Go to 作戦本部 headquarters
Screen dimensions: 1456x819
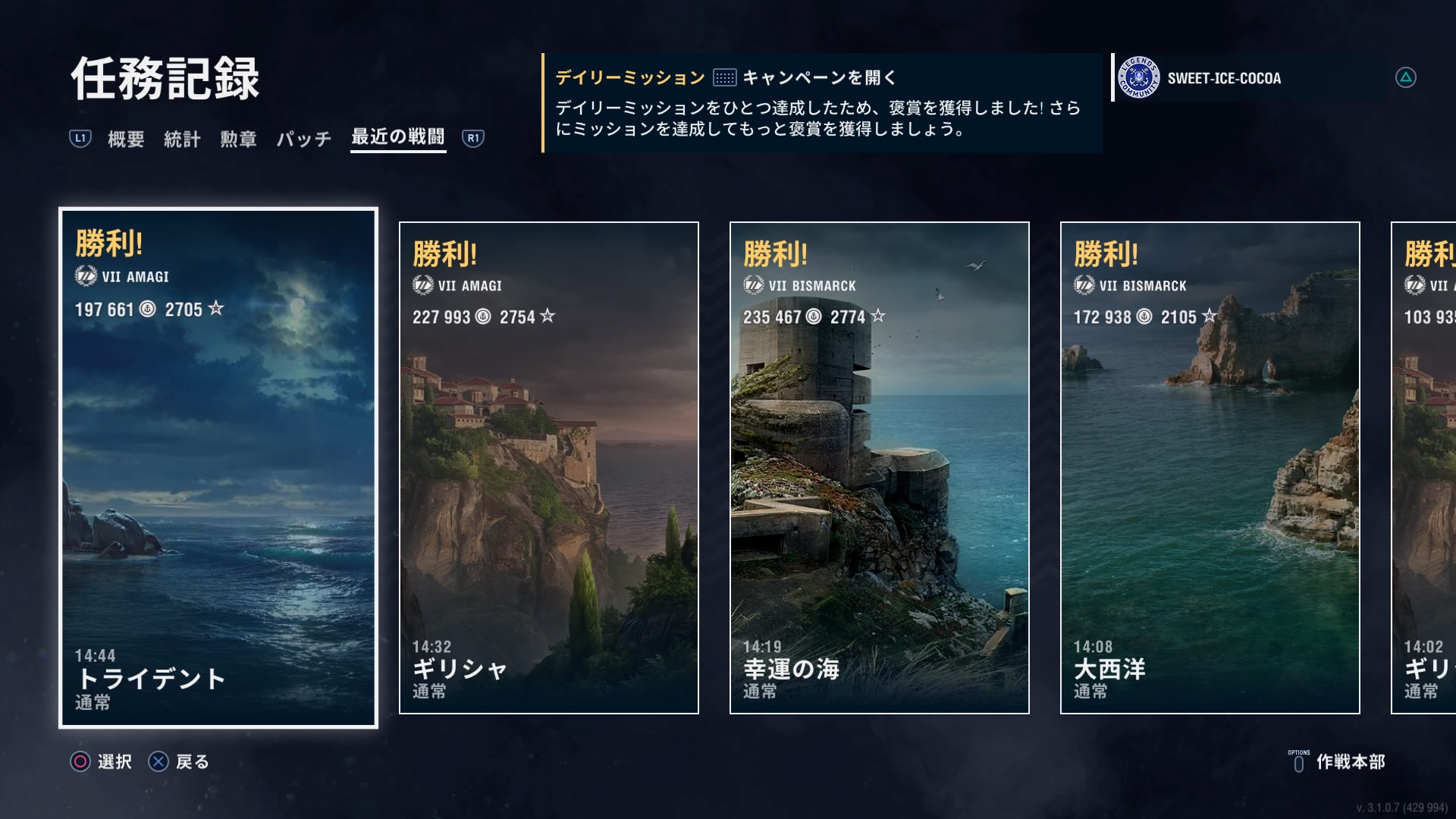tap(1338, 761)
